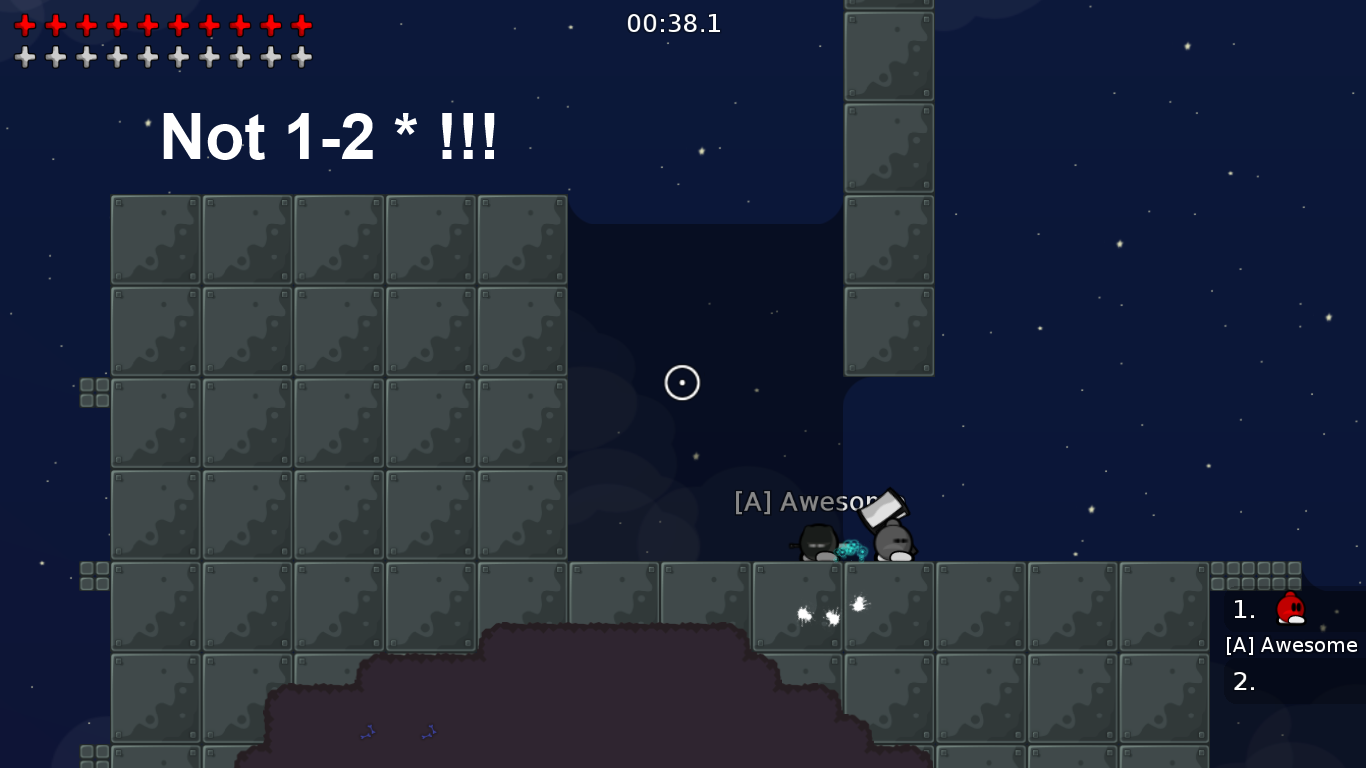Viewport: 1366px width, 768px height.
Task: Click the rightmost shield in the armor row
Action: 301,57
